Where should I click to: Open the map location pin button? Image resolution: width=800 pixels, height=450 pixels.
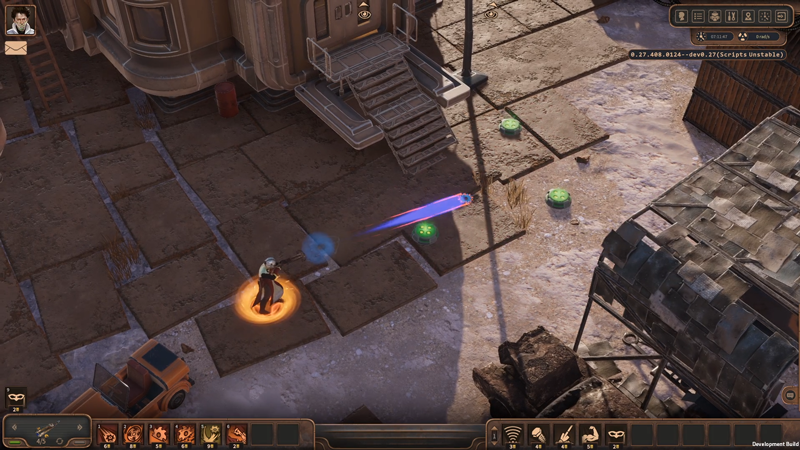[x=747, y=16]
